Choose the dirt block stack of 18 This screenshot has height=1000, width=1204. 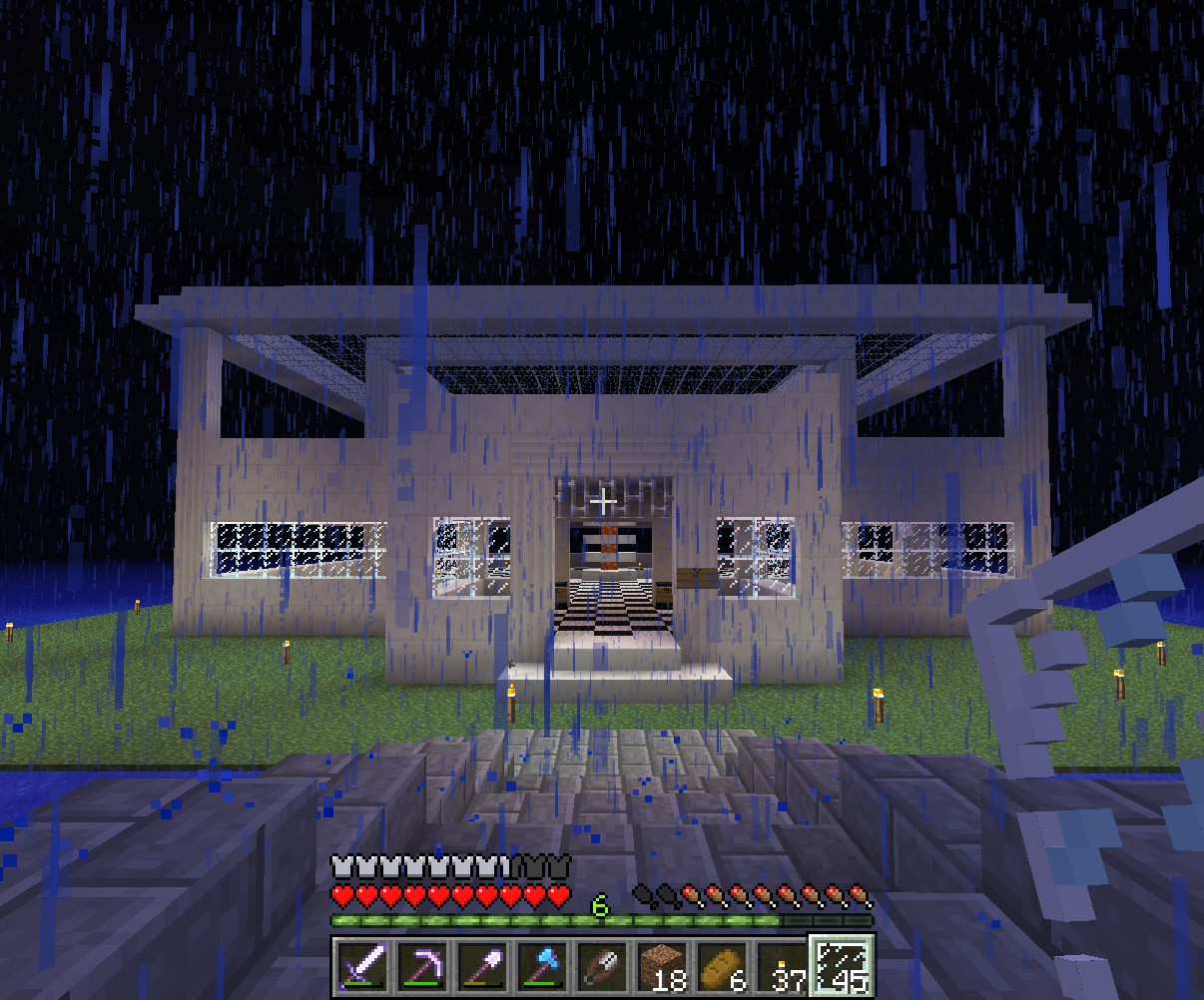[x=661, y=966]
